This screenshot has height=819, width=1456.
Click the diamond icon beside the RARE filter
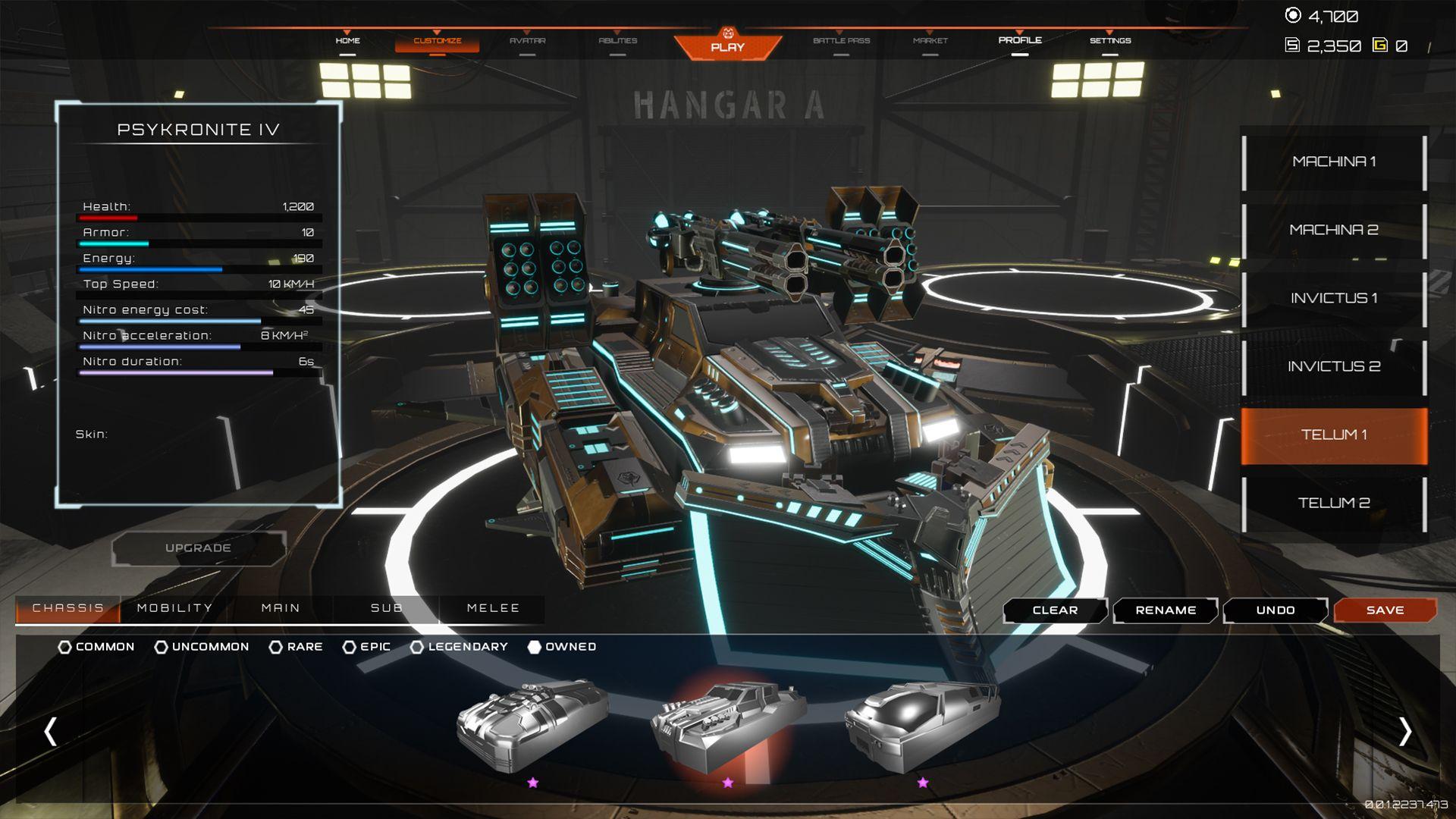pos(276,647)
